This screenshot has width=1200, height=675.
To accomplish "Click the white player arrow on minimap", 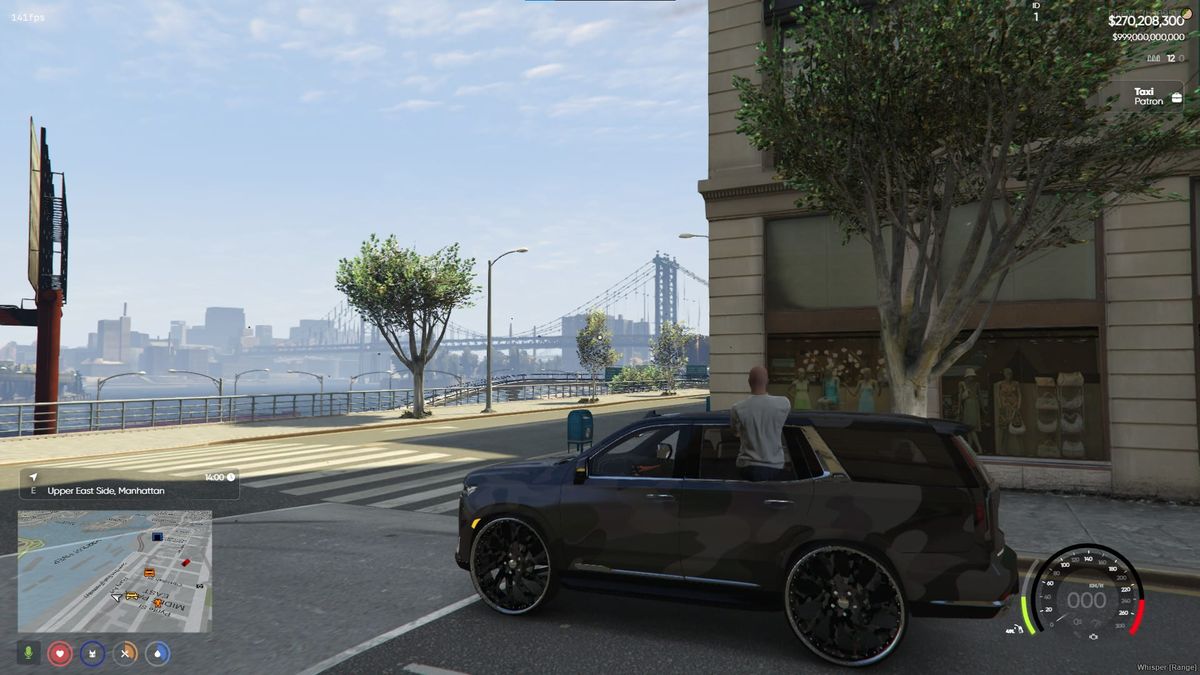I will tap(117, 597).
